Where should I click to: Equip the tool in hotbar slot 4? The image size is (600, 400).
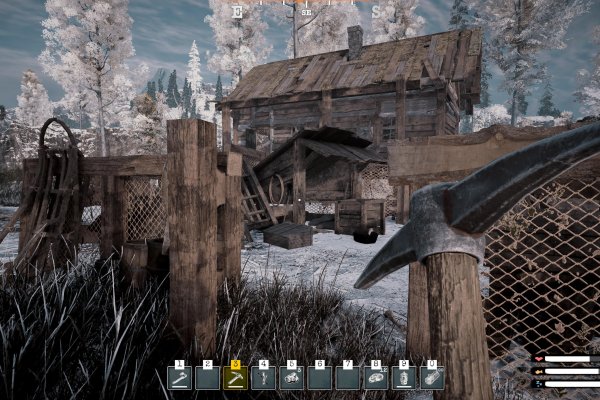tap(264, 378)
